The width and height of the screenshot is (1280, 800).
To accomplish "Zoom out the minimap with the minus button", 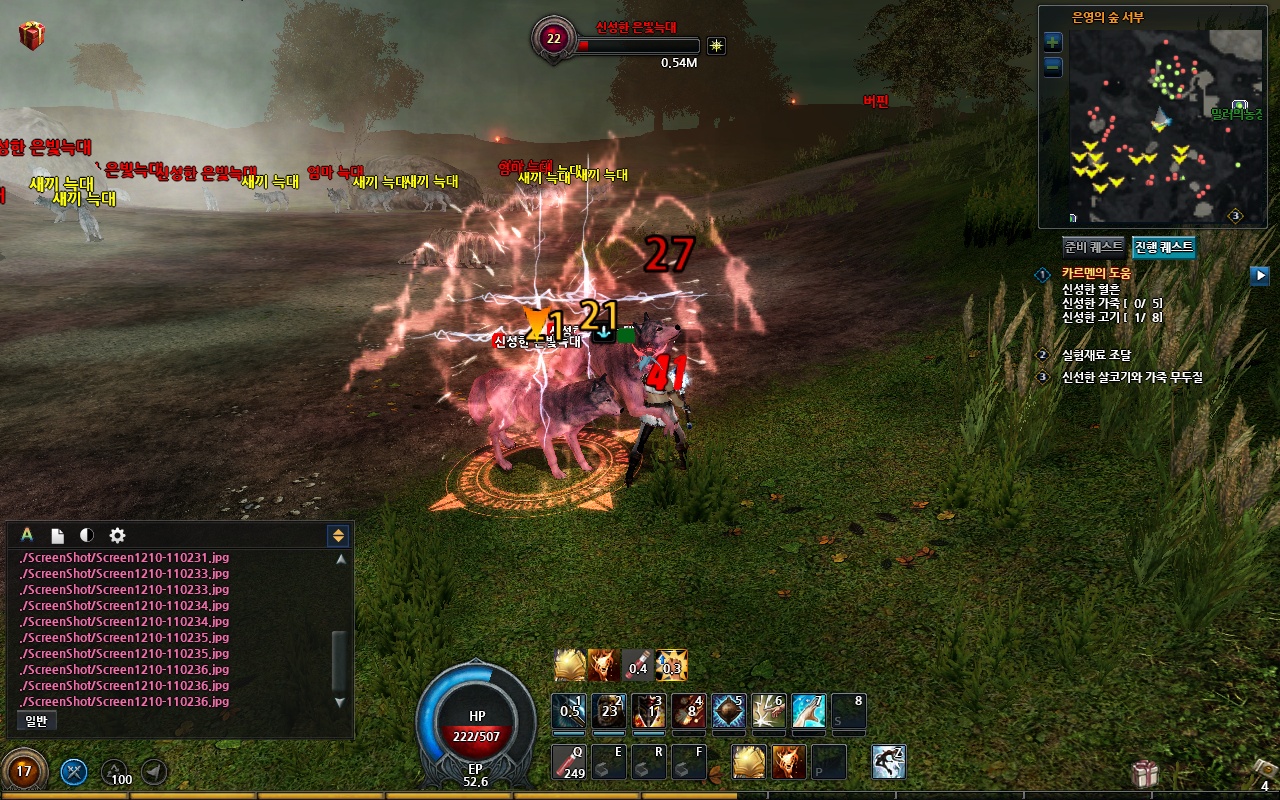I will 1052,67.
